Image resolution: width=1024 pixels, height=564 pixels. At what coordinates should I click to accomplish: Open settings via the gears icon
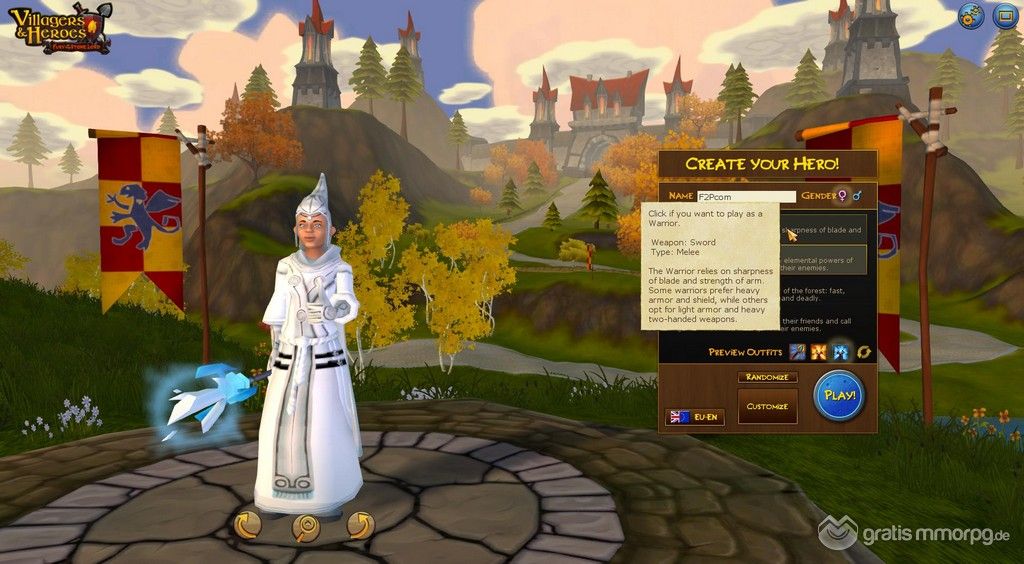[x=970, y=16]
